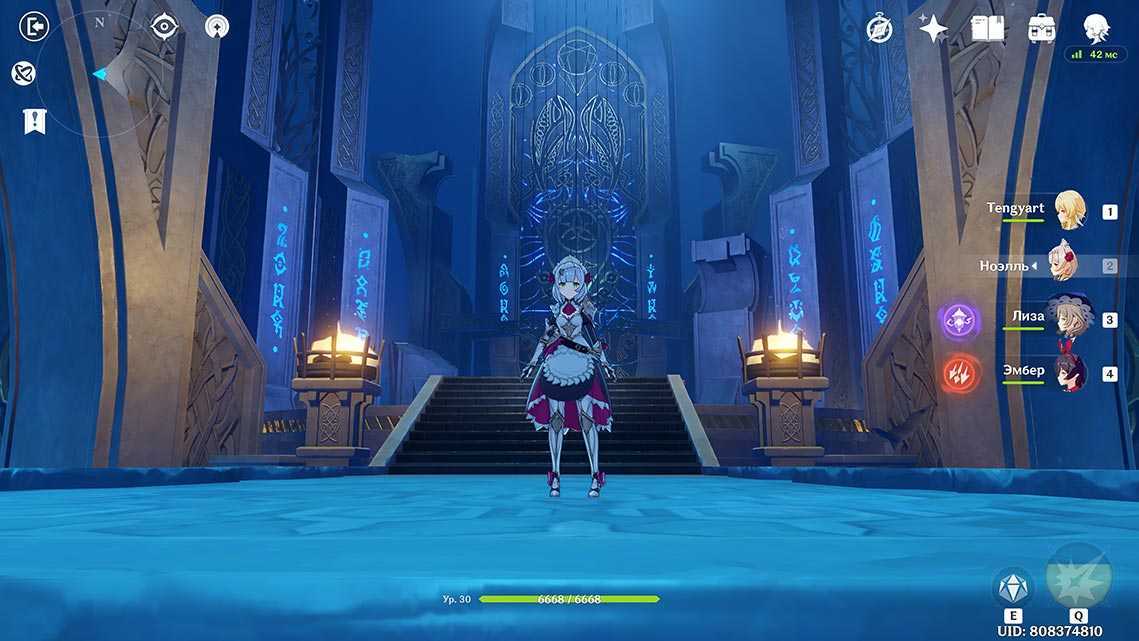Click the bookmark exclamation notice icon
Viewport: 1139px width, 641px height.
click(35, 122)
